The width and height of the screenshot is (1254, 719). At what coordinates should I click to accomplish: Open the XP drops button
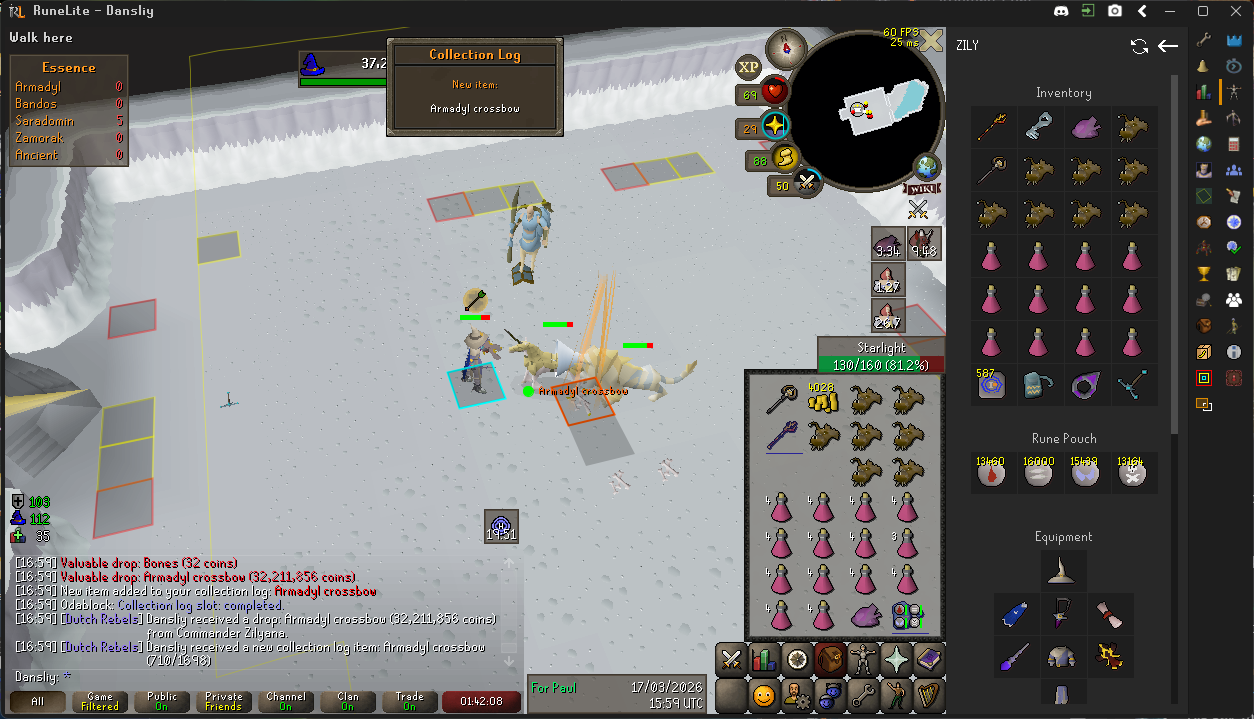tap(749, 67)
